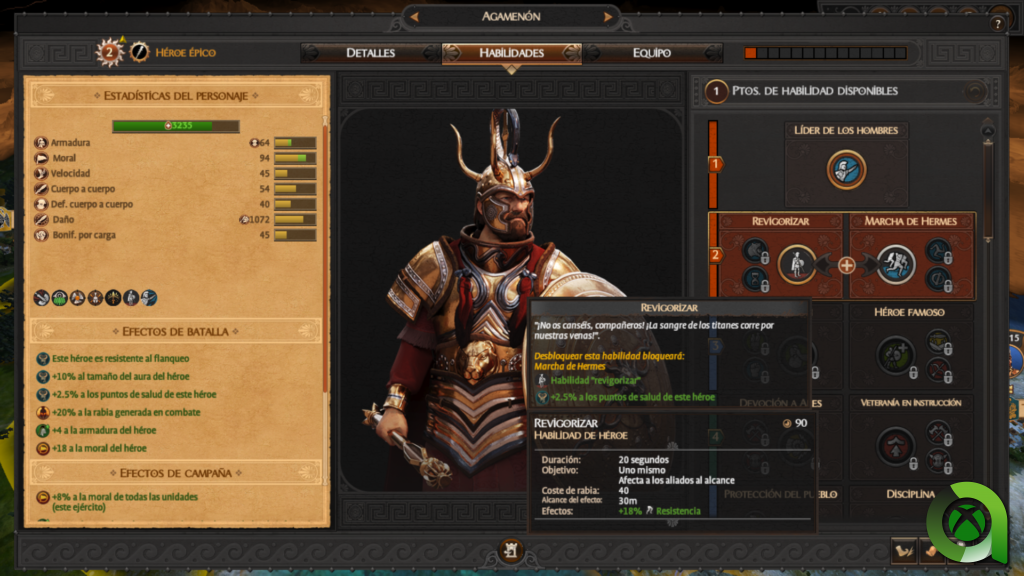Switch to the Equipo tab

pyautogui.click(x=652, y=53)
